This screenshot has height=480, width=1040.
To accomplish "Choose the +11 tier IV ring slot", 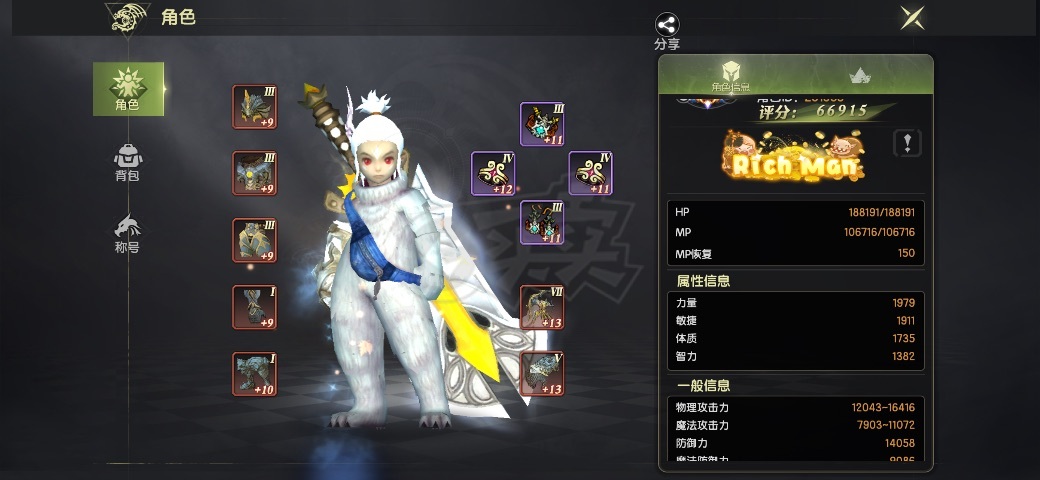I will pos(590,173).
